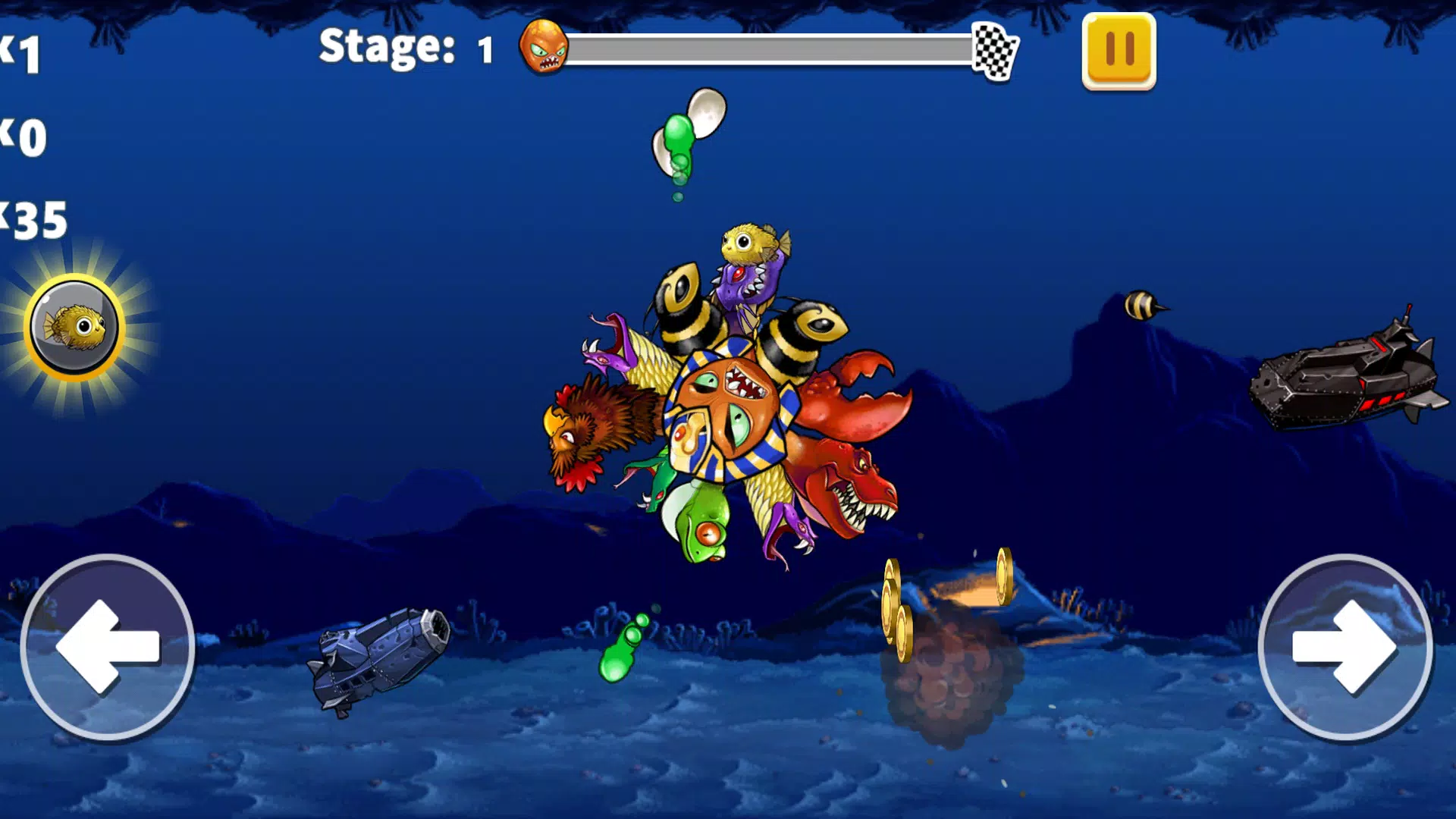Click the checkered finish flag on progress bar
Viewport: 1456px width, 819px height.
[x=996, y=51]
